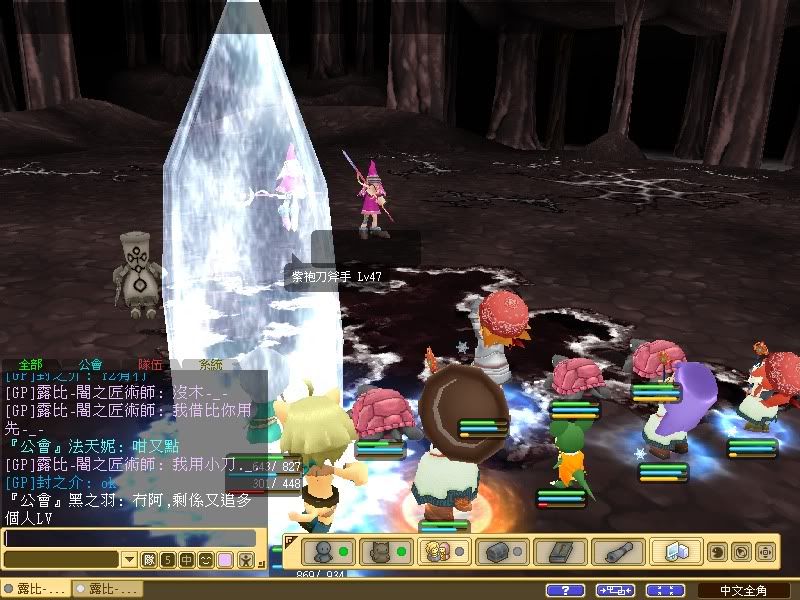Select the first 露比 window tab
800x600 pixels.
pyautogui.click(x=35, y=589)
